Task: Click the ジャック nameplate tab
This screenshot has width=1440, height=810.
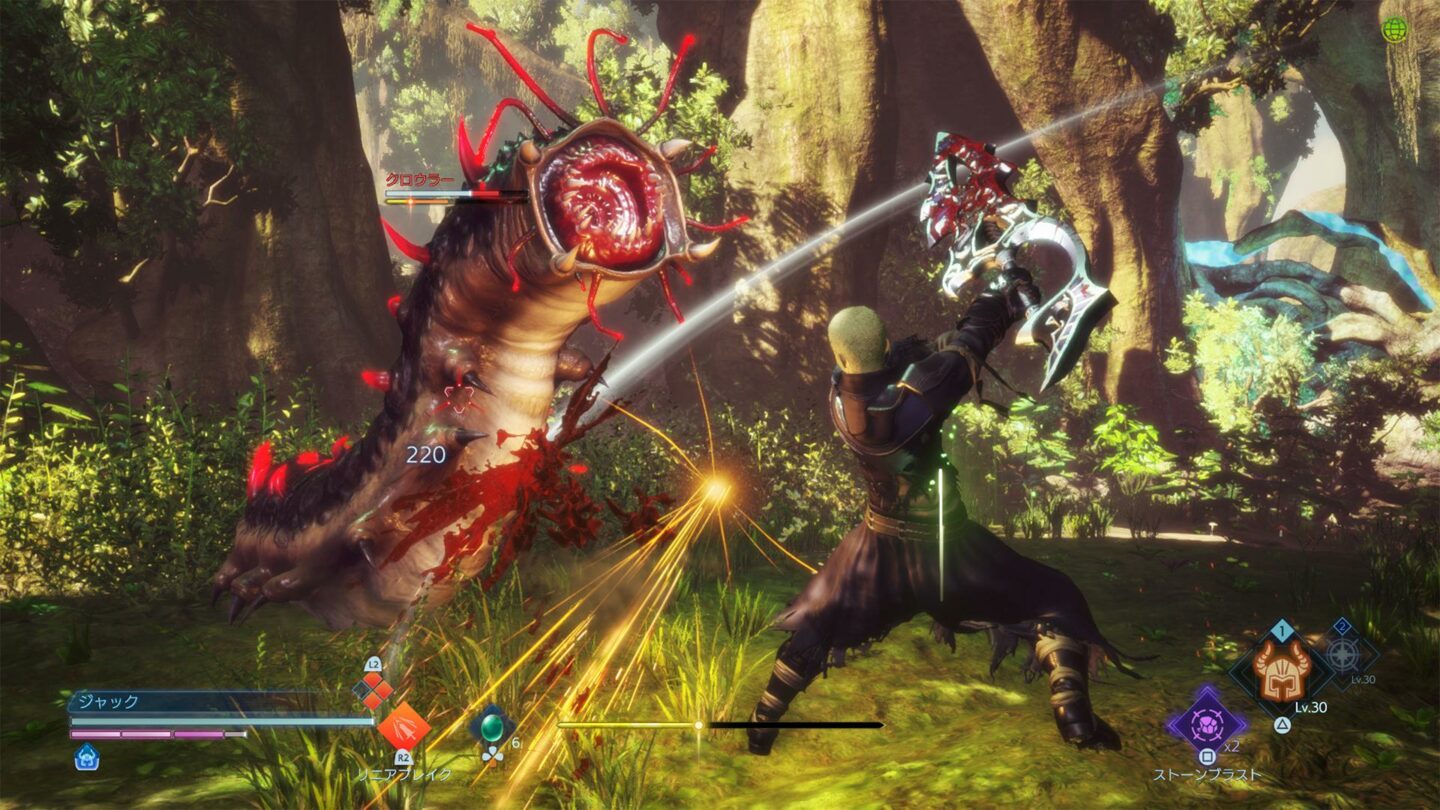Action: click(x=108, y=699)
